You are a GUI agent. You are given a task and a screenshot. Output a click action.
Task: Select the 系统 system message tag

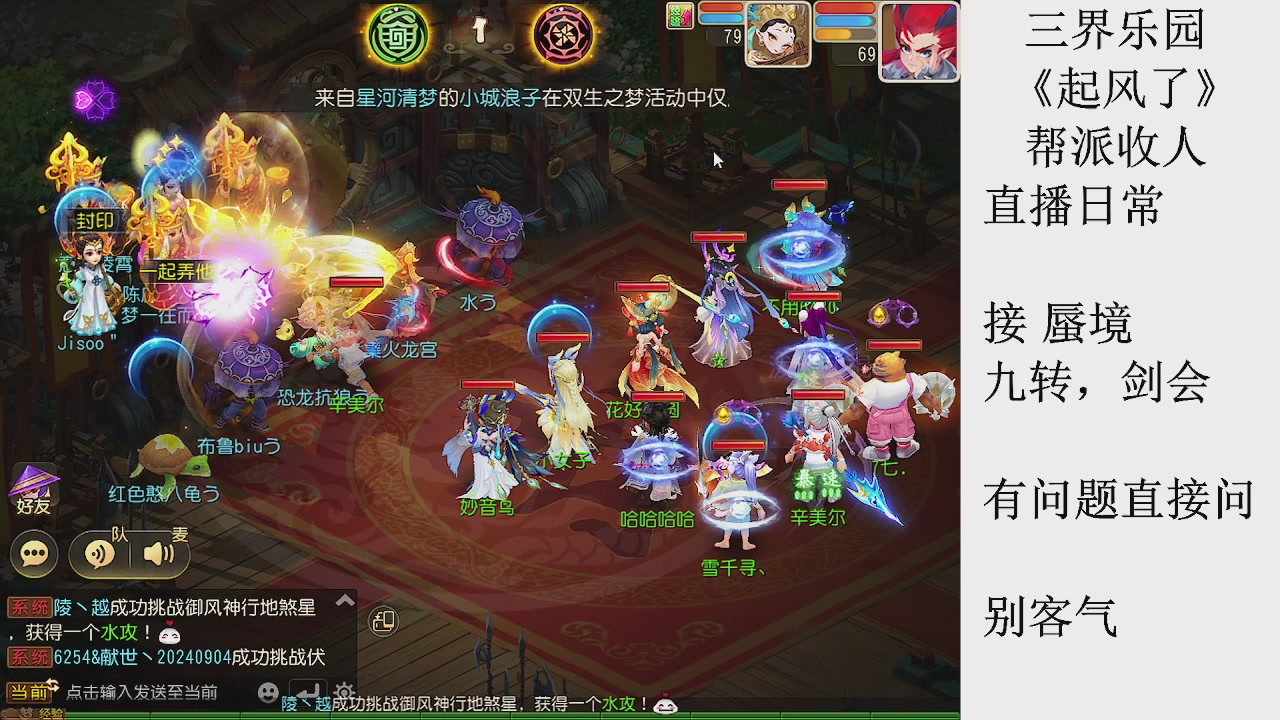coord(28,607)
